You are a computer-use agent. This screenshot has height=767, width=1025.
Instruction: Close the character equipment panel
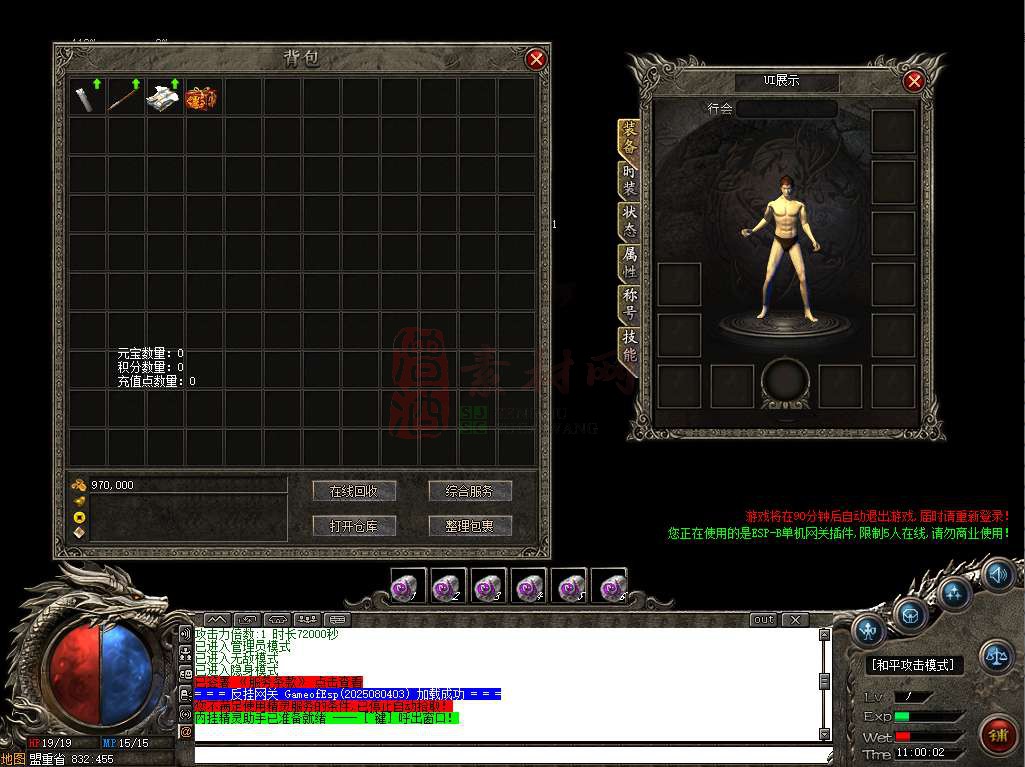coord(913,81)
